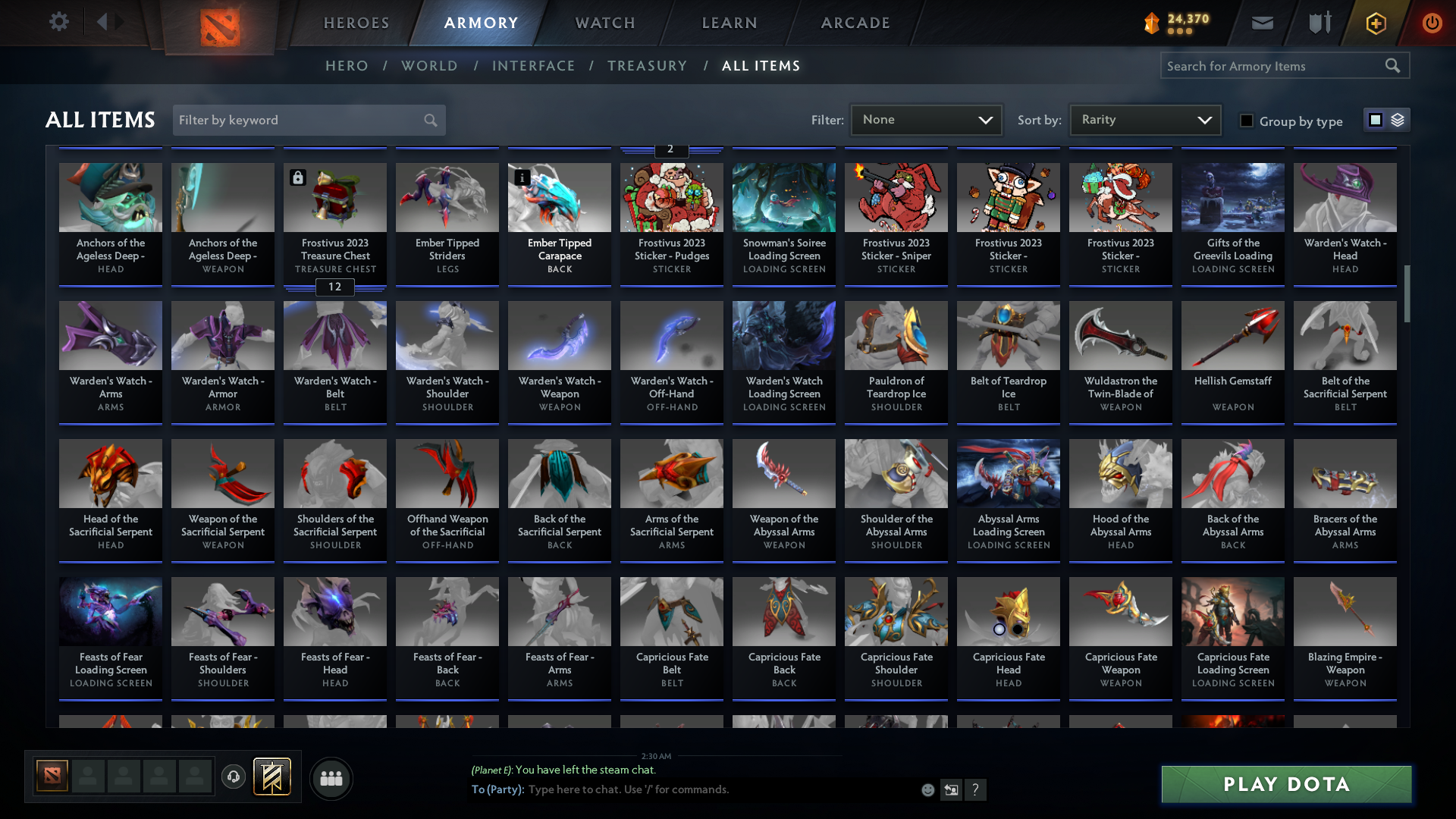
Task: Switch to stacked list view layout
Action: (1398, 120)
